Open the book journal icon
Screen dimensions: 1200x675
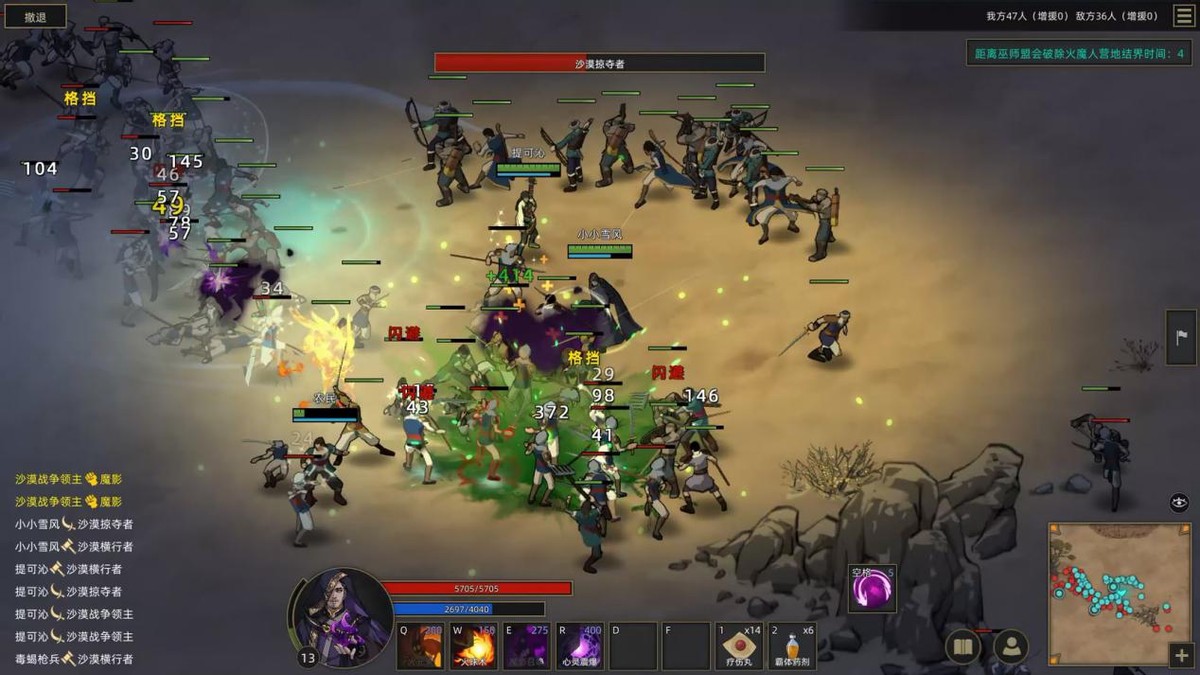(963, 647)
